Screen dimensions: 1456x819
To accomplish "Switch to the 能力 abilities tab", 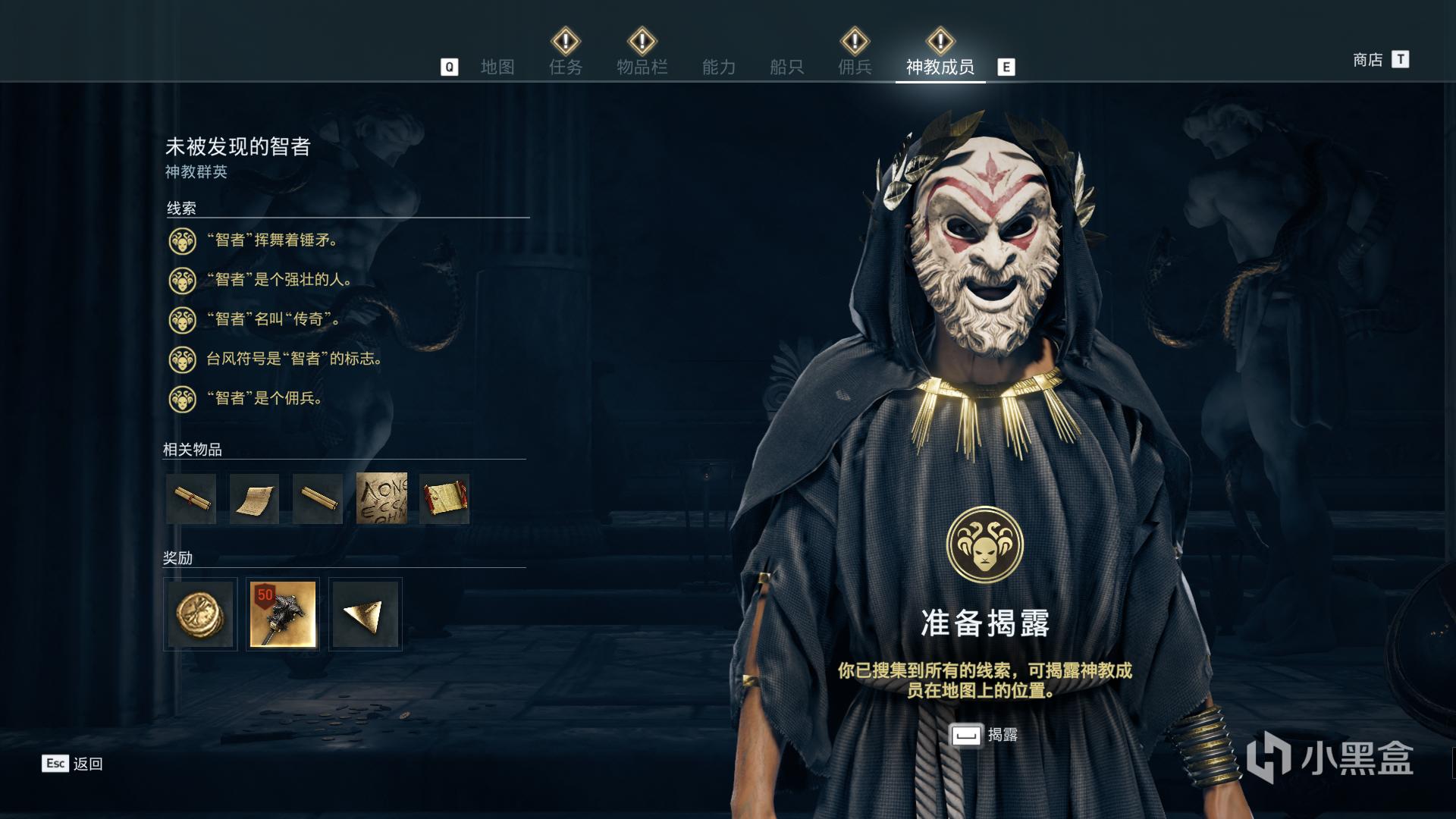I will coord(718,67).
